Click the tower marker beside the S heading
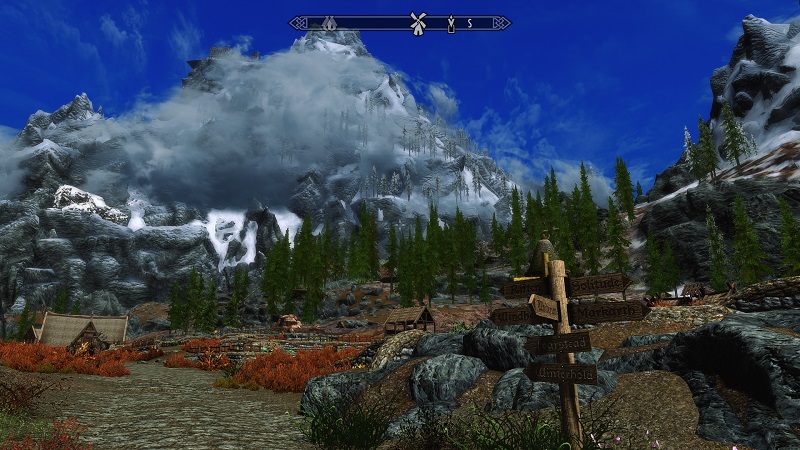The height and width of the screenshot is (450, 800). [451, 22]
